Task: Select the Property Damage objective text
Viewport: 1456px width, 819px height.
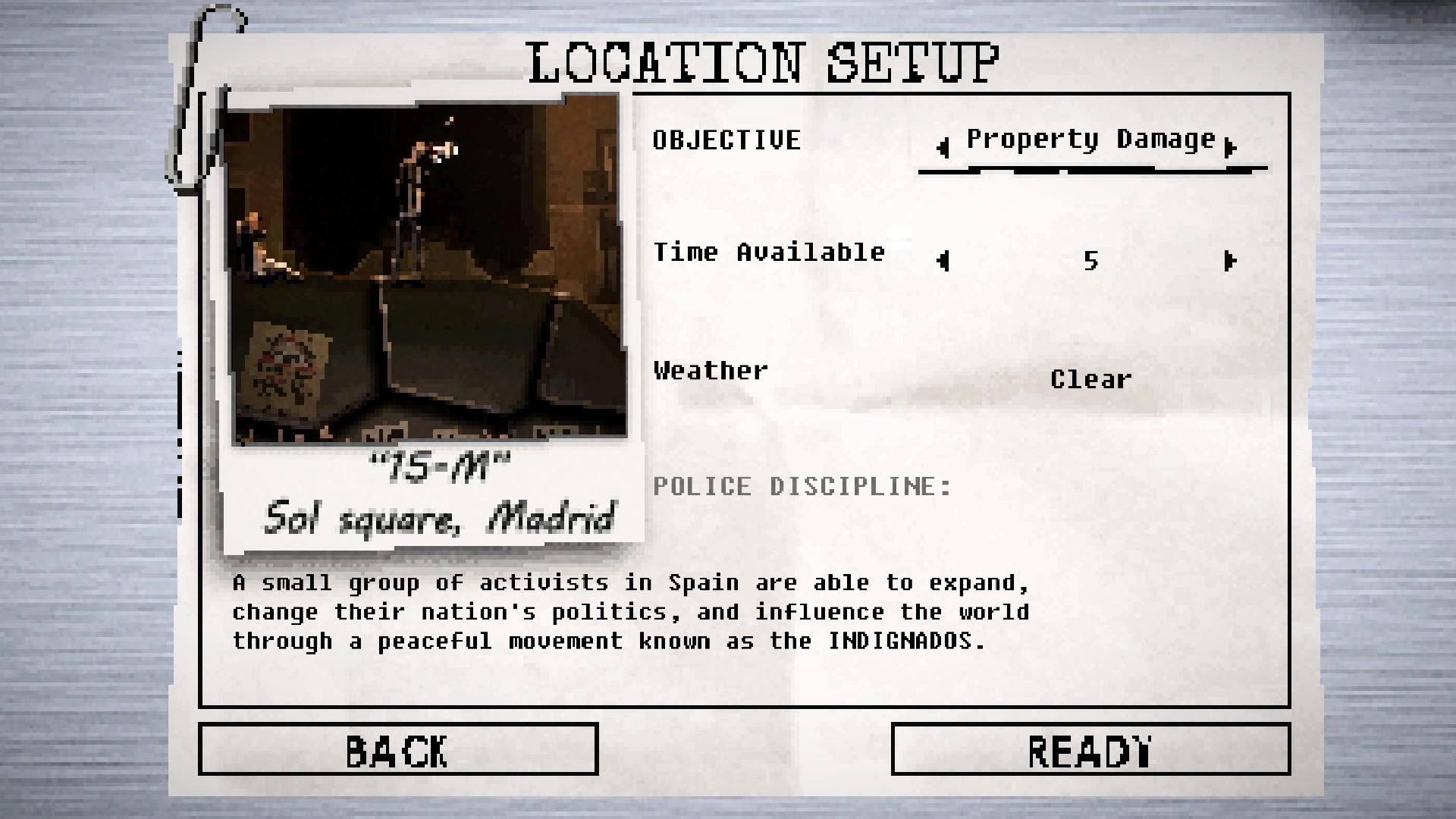Action: [x=1090, y=139]
